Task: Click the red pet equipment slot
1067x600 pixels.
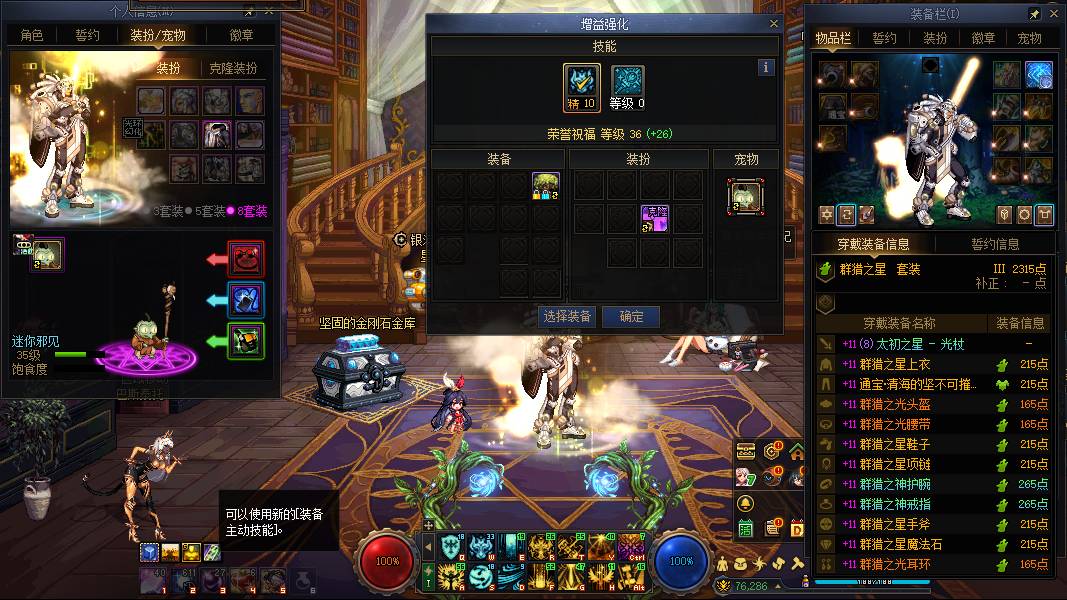Action: tap(245, 259)
